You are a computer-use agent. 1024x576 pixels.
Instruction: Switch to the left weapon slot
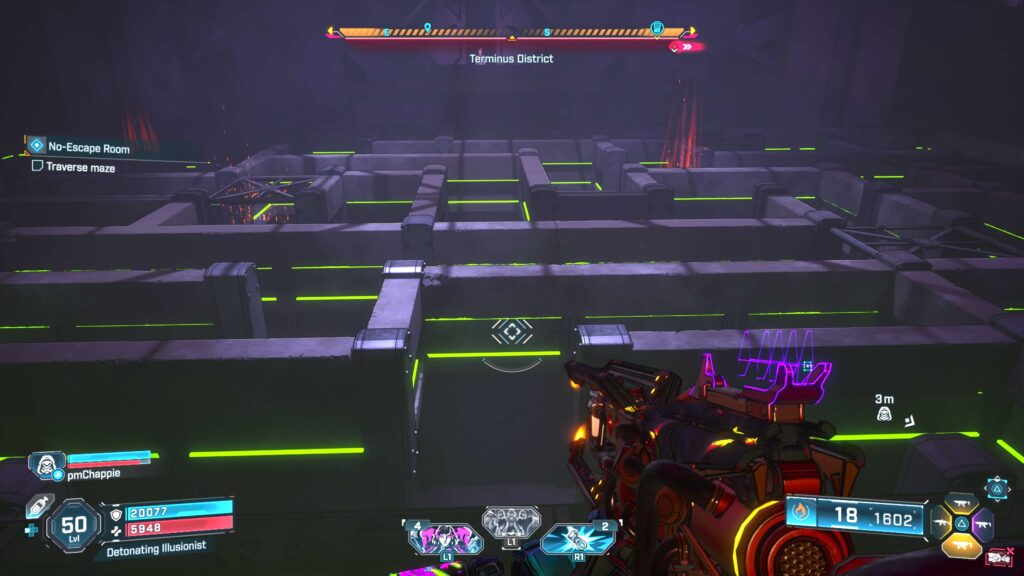[940, 523]
